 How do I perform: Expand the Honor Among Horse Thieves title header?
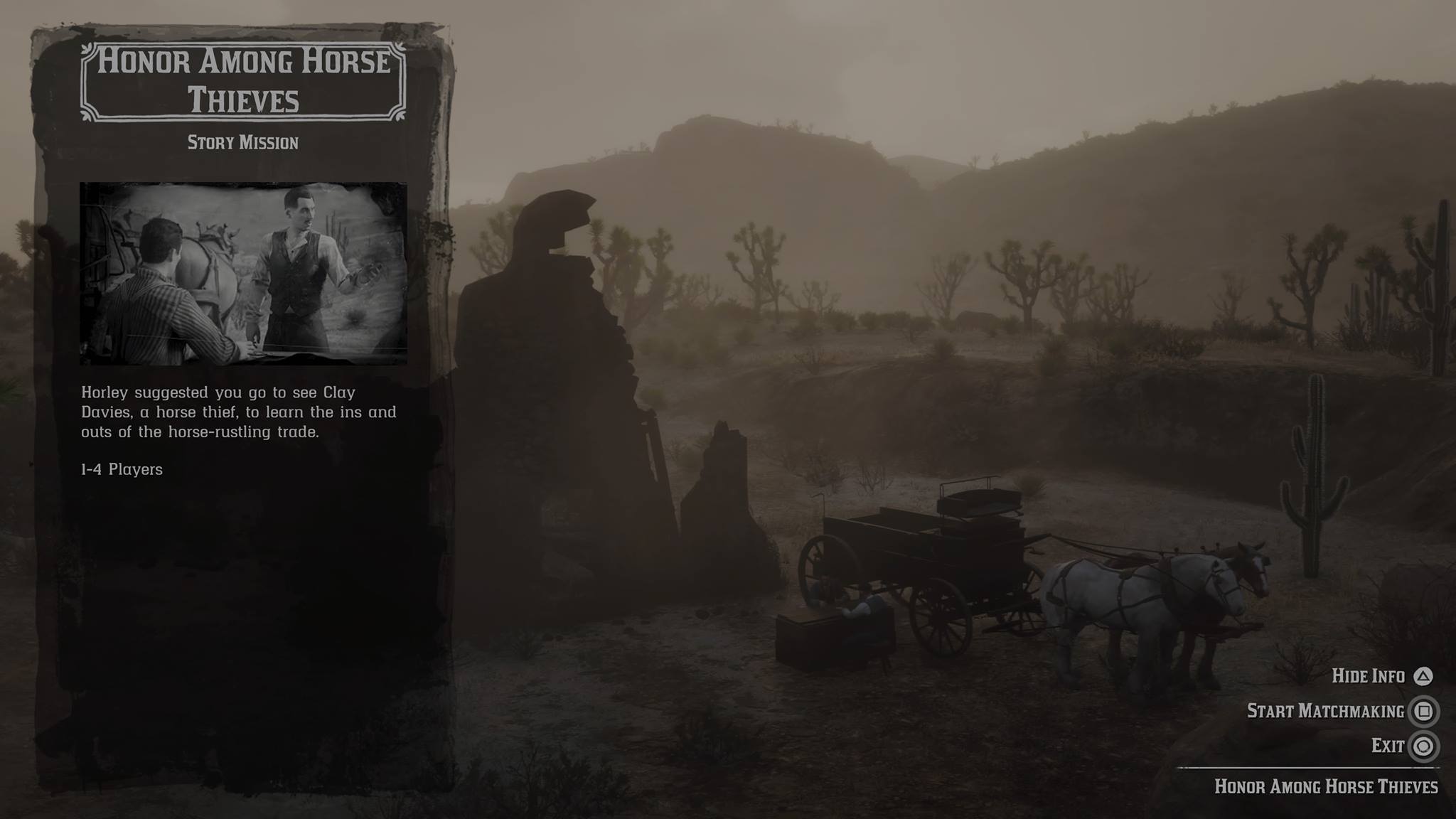click(244, 80)
